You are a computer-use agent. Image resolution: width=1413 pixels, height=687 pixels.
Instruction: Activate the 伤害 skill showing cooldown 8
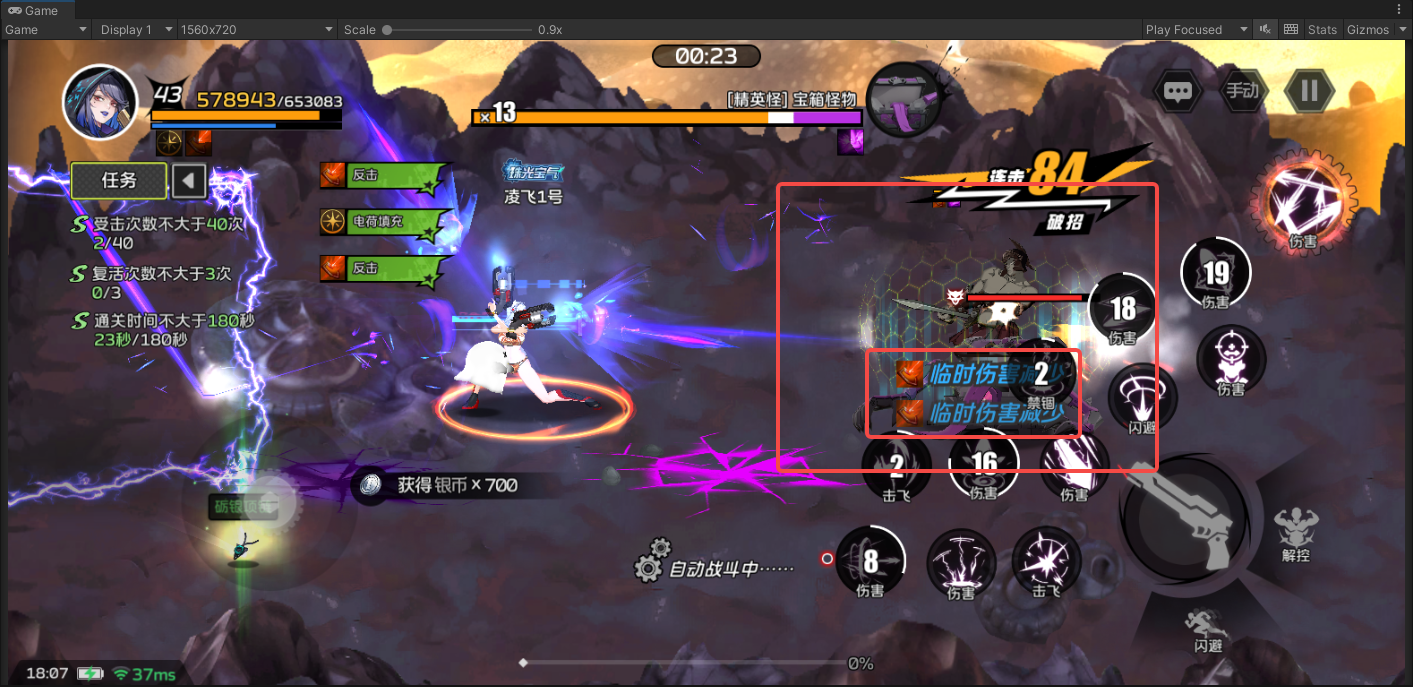coord(870,560)
